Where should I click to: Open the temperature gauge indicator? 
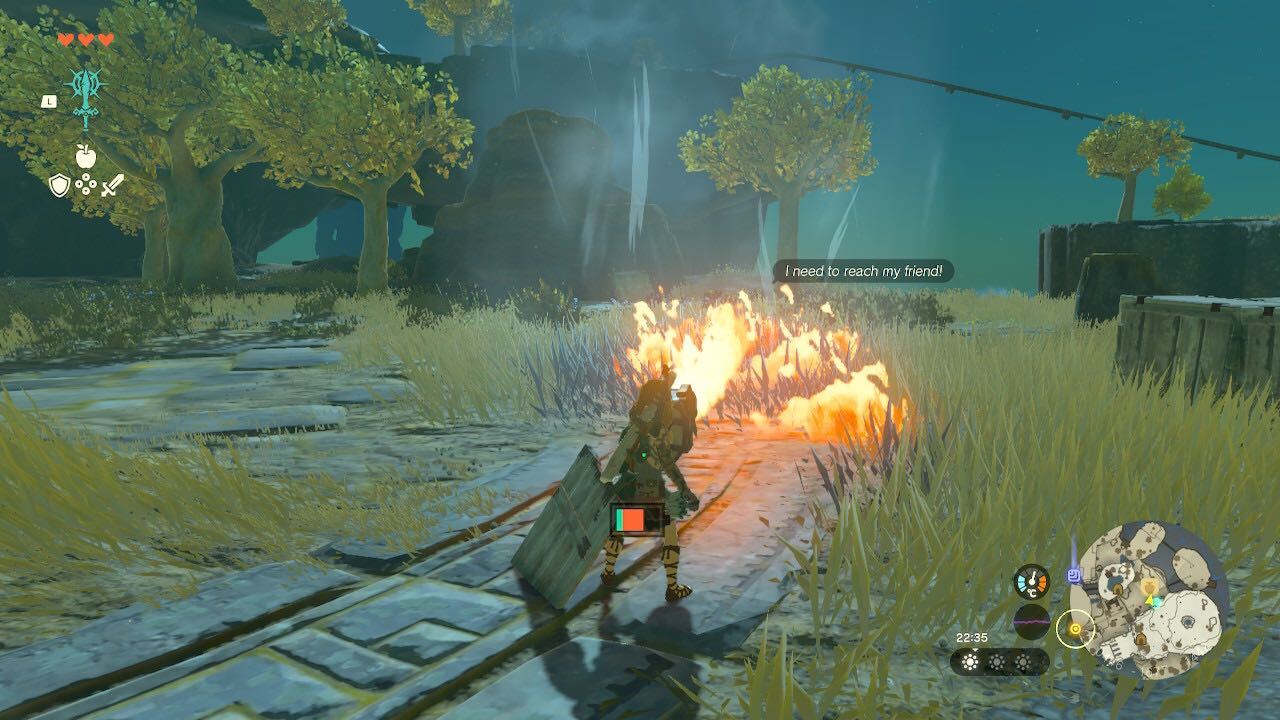pyautogui.click(x=1032, y=582)
